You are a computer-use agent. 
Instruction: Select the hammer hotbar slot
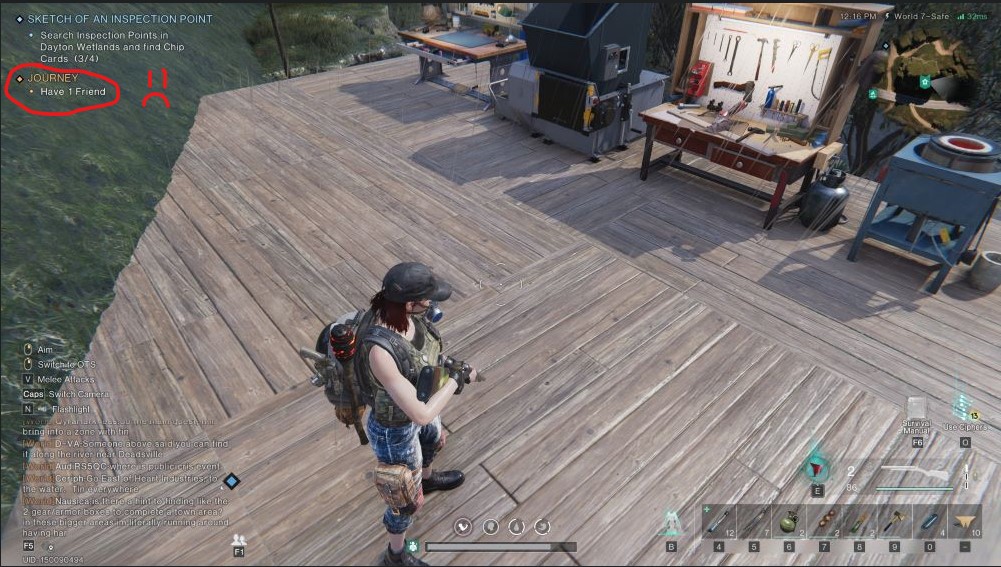[x=894, y=521]
